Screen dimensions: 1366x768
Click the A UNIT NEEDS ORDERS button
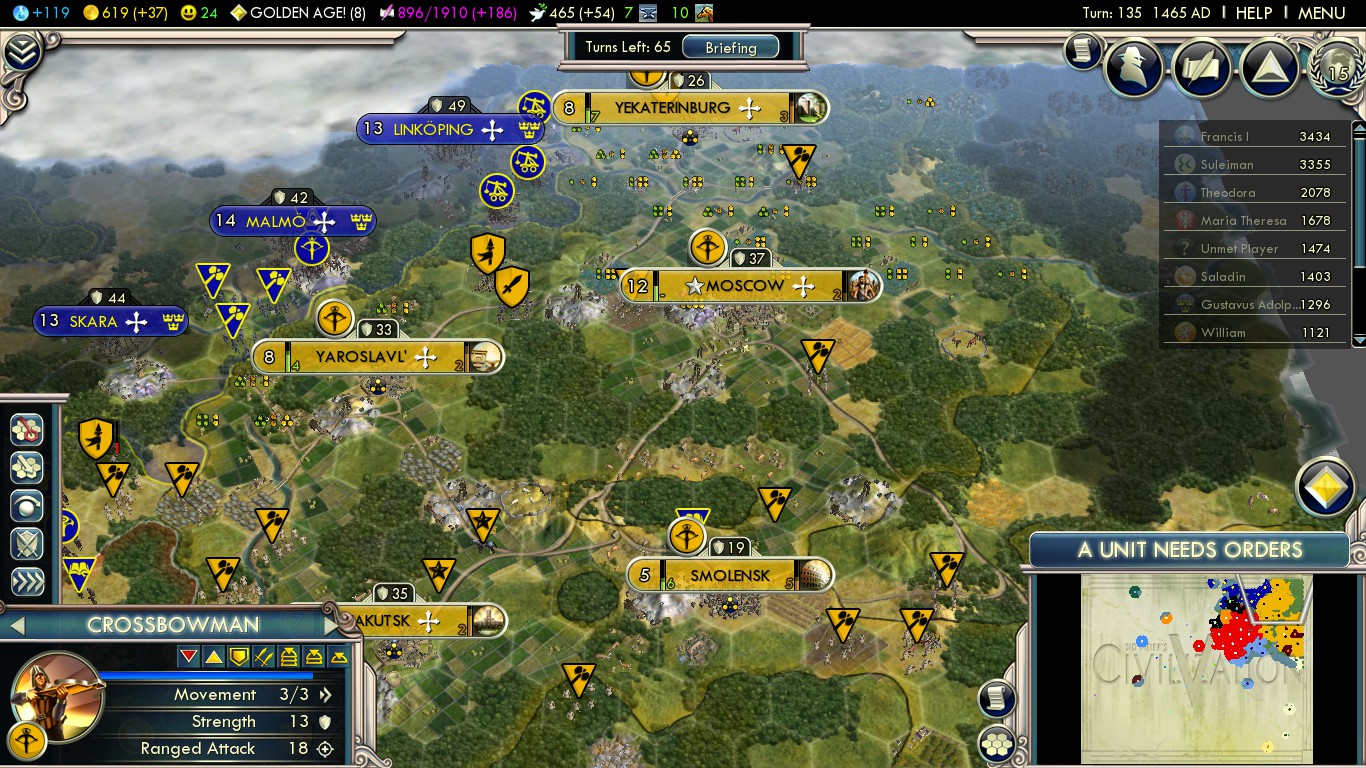click(1189, 550)
